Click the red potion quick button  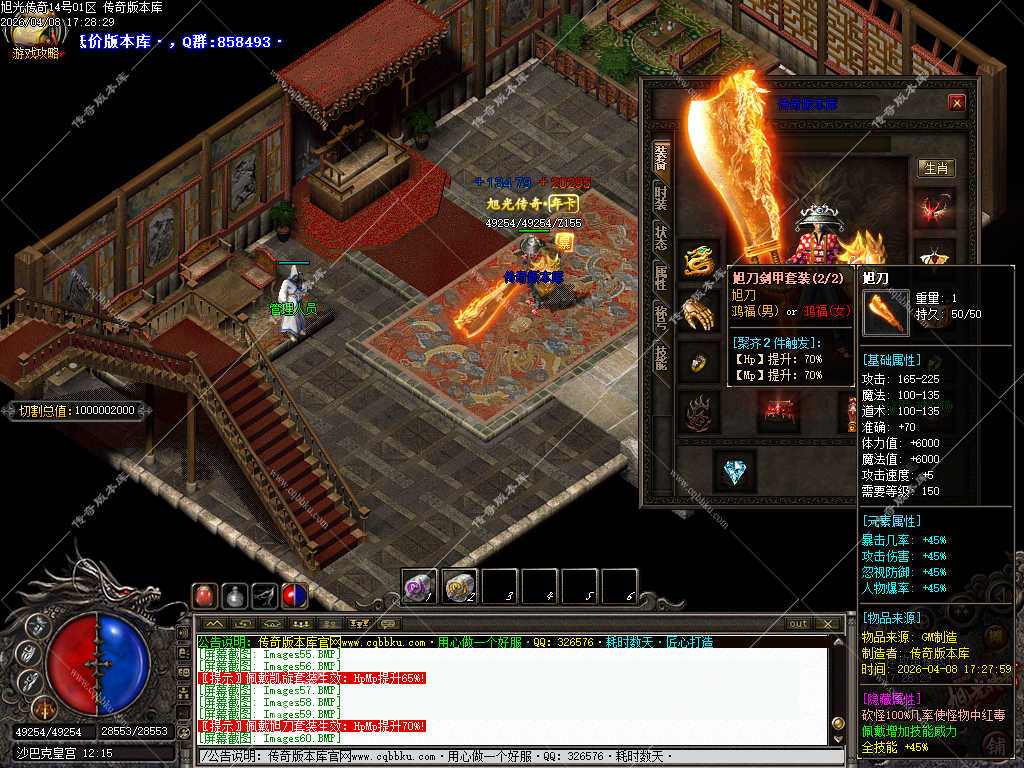tap(205, 596)
